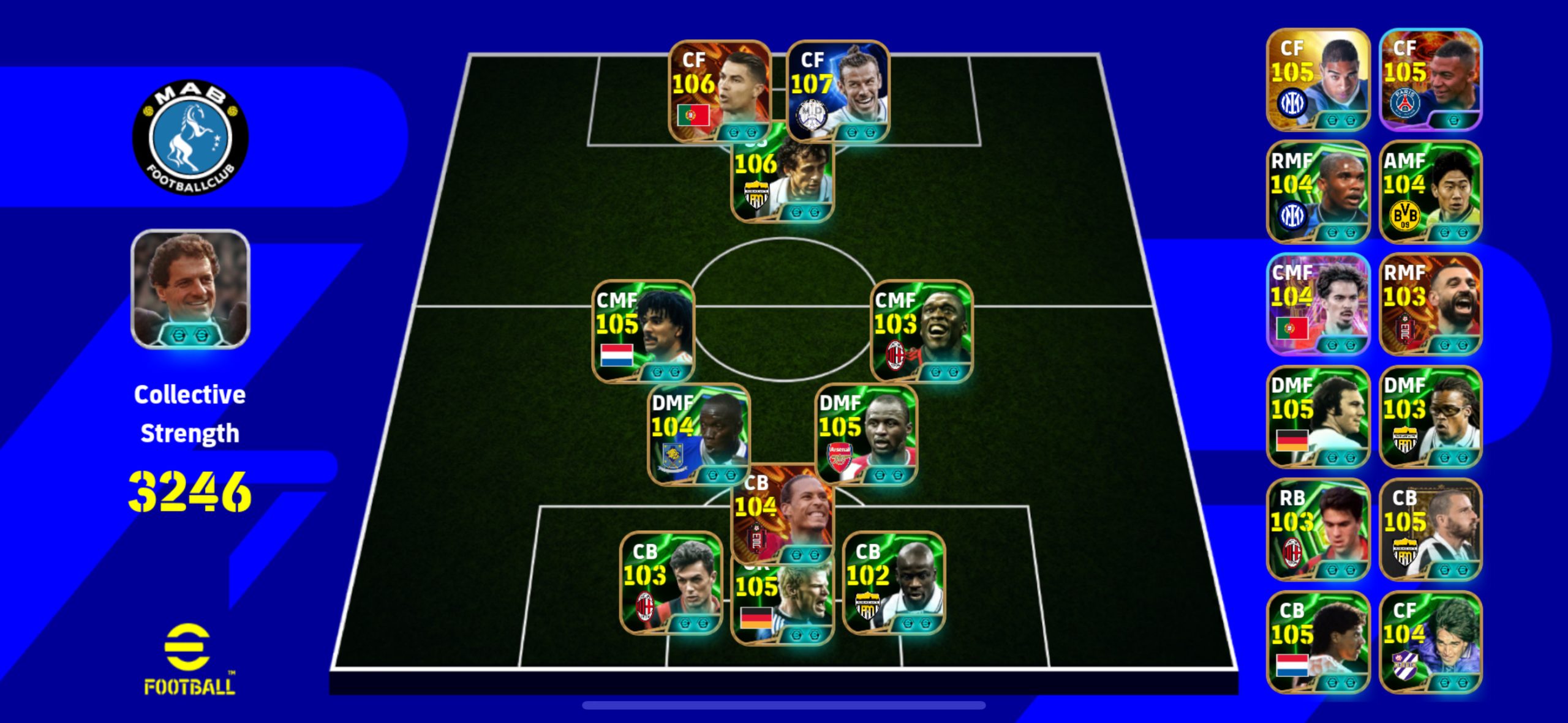Choose the substitute 105 CF PSG card

(1430, 79)
